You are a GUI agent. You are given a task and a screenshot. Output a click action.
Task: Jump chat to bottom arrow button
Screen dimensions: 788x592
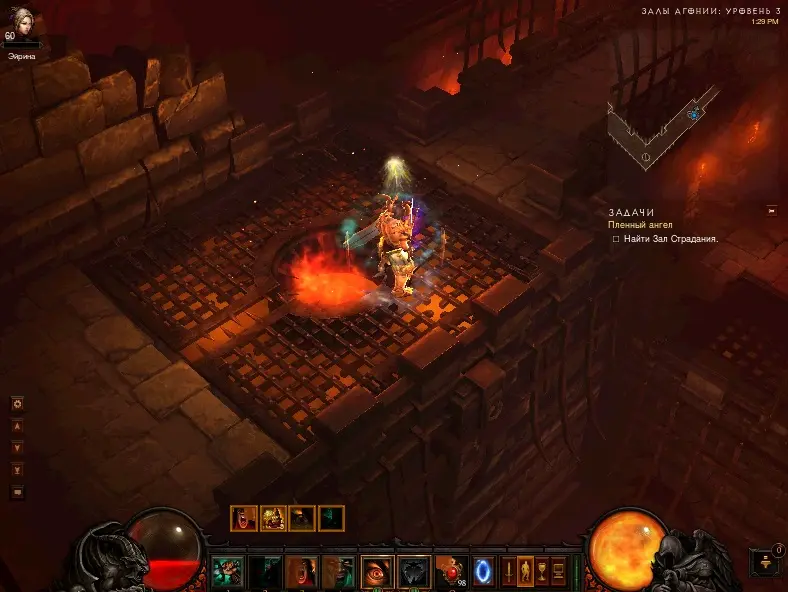17,470
